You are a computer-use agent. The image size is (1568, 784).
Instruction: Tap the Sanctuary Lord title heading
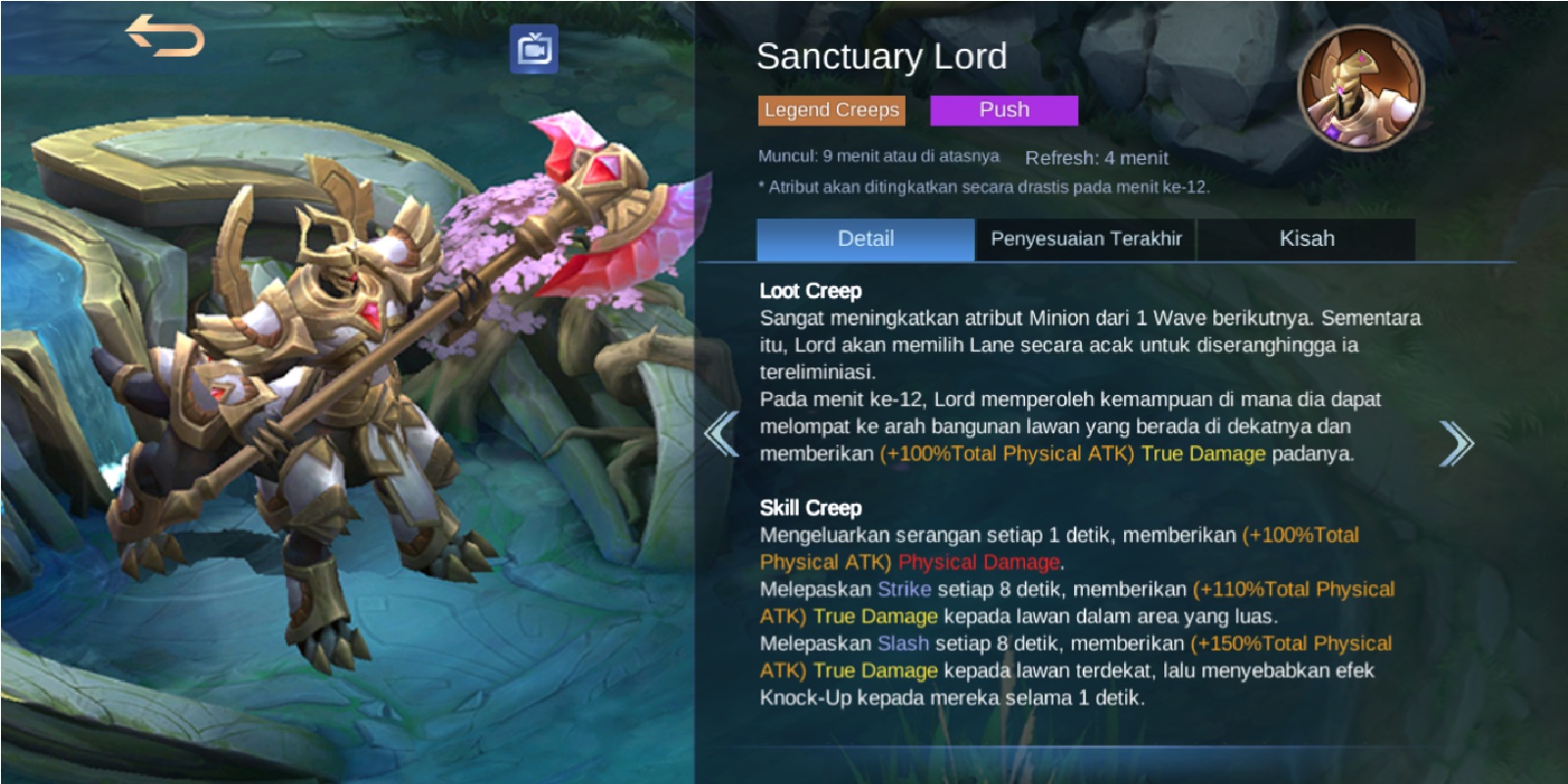click(x=880, y=57)
